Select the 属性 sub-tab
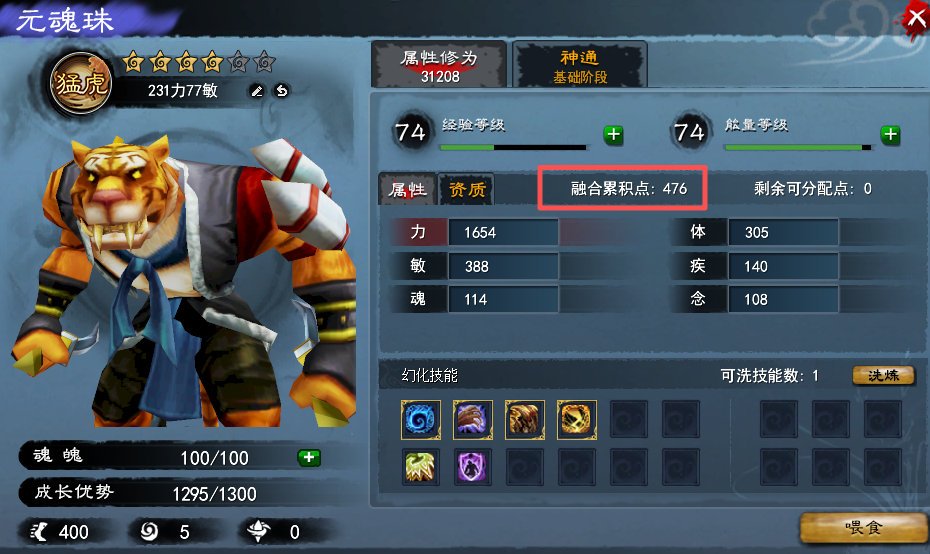The height and width of the screenshot is (554, 930). click(x=408, y=189)
